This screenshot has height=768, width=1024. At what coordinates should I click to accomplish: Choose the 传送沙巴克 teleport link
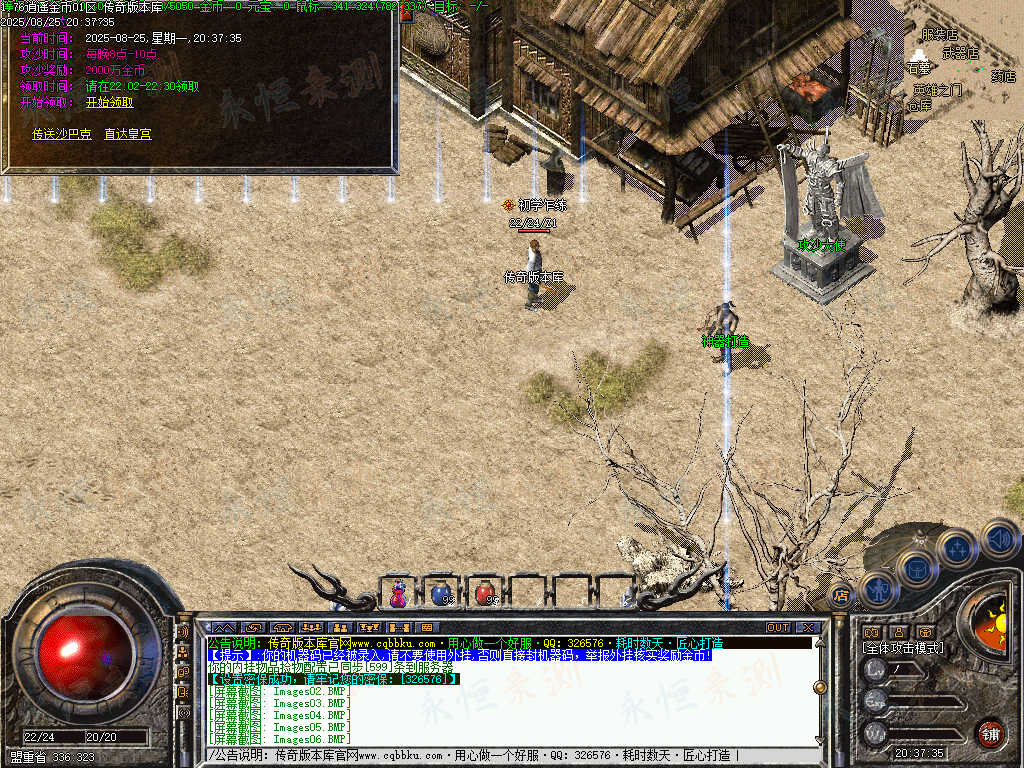pyautogui.click(x=61, y=133)
